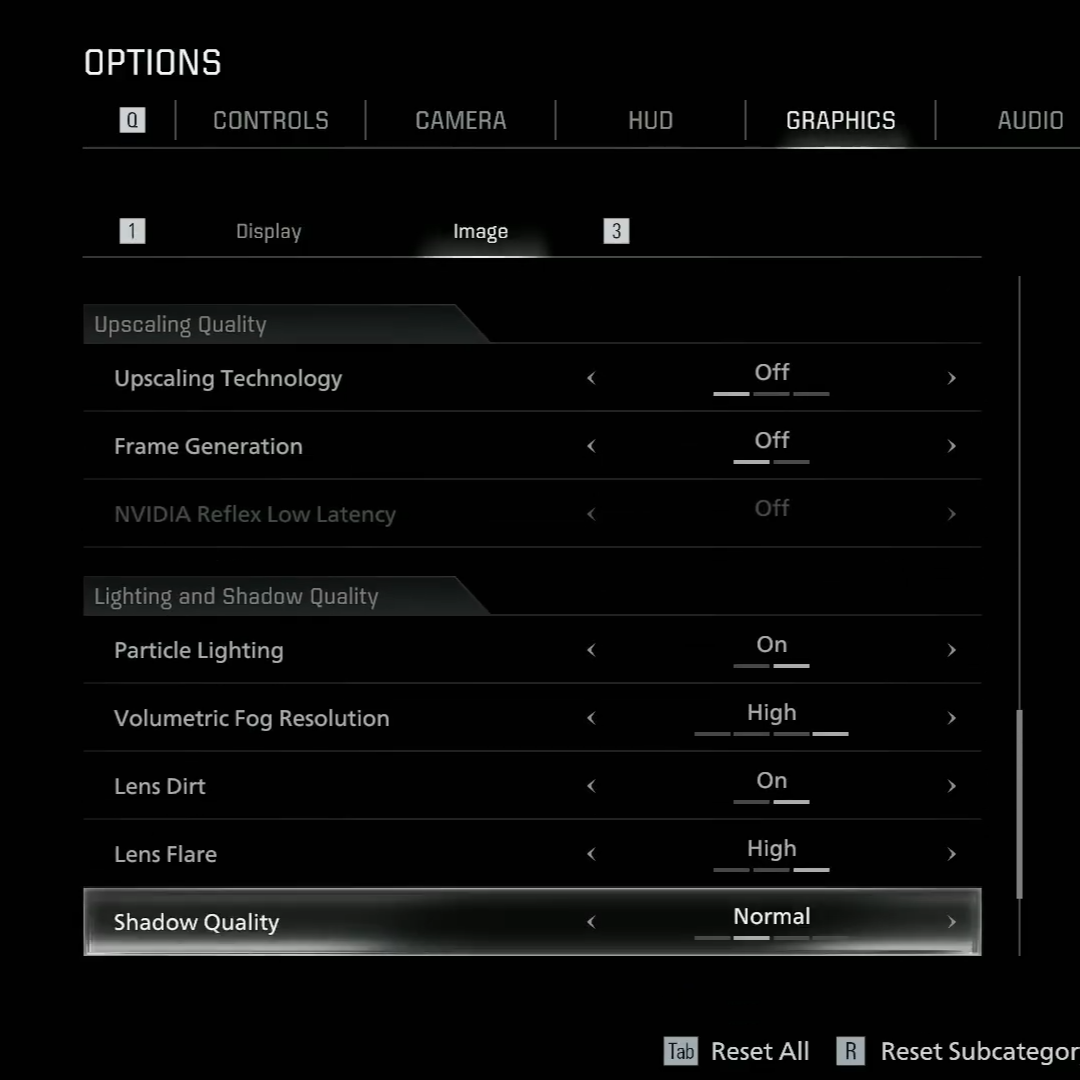Image resolution: width=1080 pixels, height=1080 pixels.
Task: Increase Shadow Quality with right arrow
Action: [x=951, y=922]
